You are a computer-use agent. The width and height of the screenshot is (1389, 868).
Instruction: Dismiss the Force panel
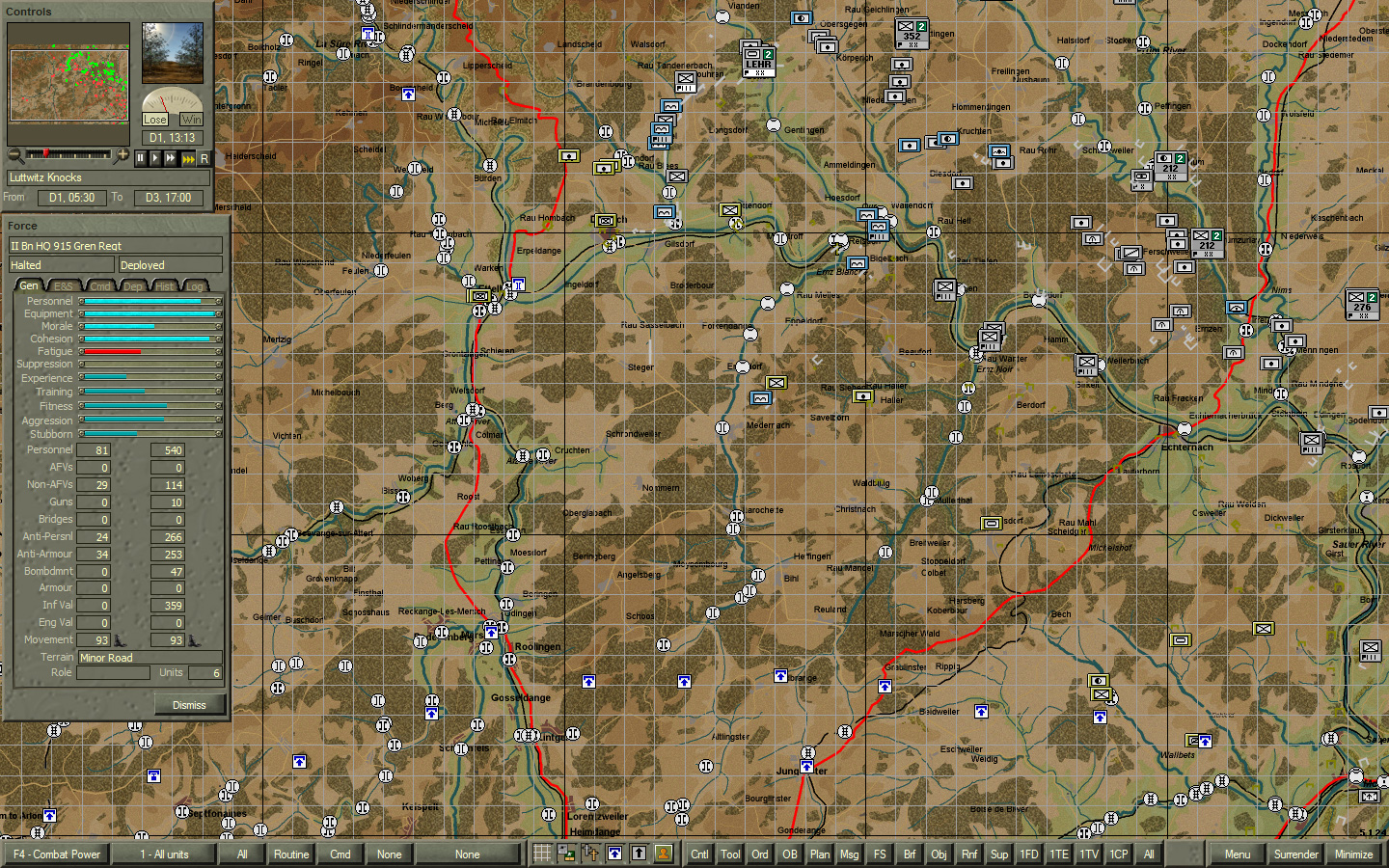189,704
